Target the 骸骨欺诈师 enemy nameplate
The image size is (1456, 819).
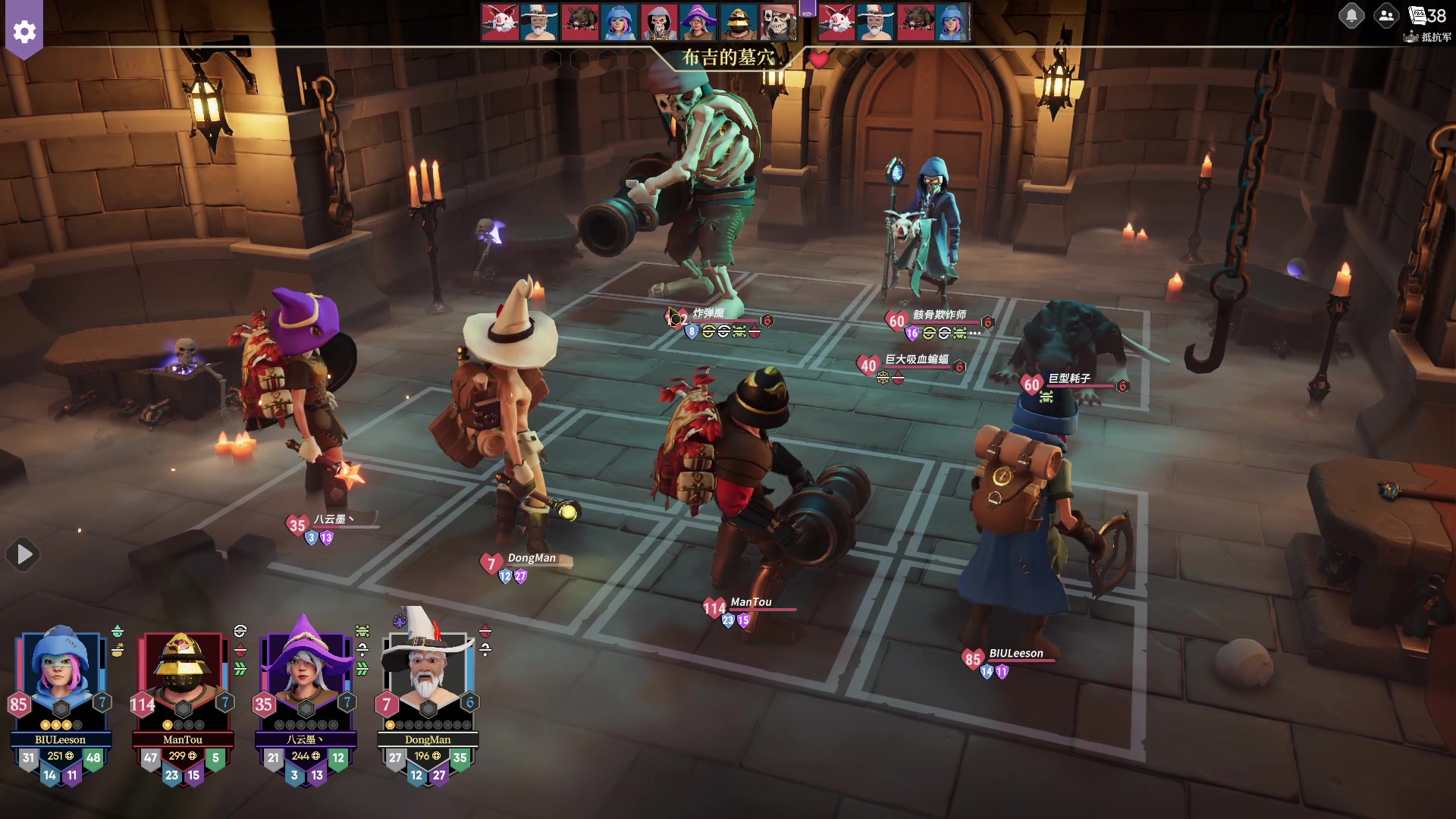(939, 315)
